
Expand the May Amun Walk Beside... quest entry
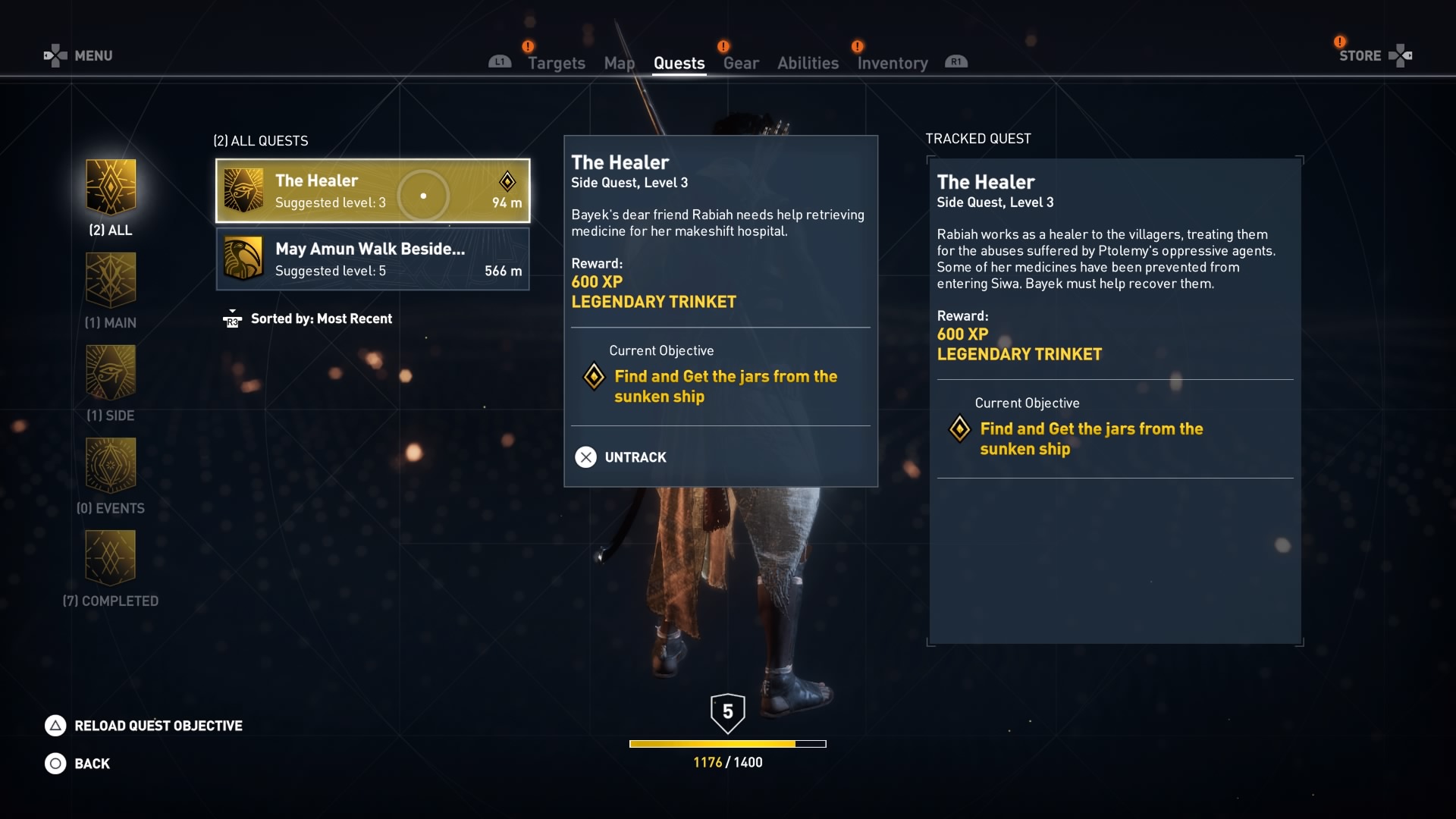pyautogui.click(x=372, y=259)
